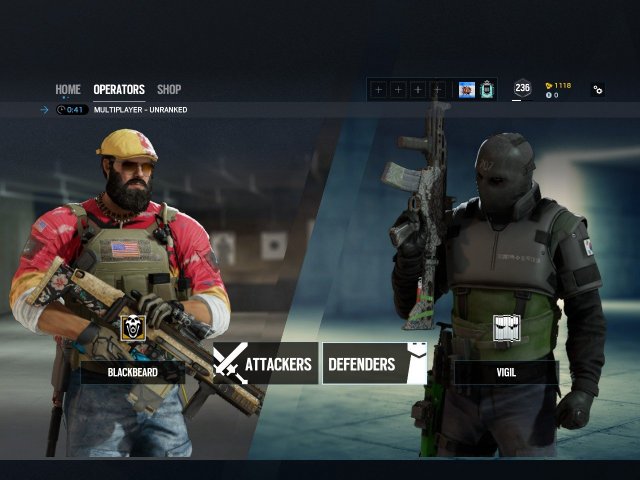640x480 pixels.
Task: Choose the Blackbeard operator label
Action: 133,372
